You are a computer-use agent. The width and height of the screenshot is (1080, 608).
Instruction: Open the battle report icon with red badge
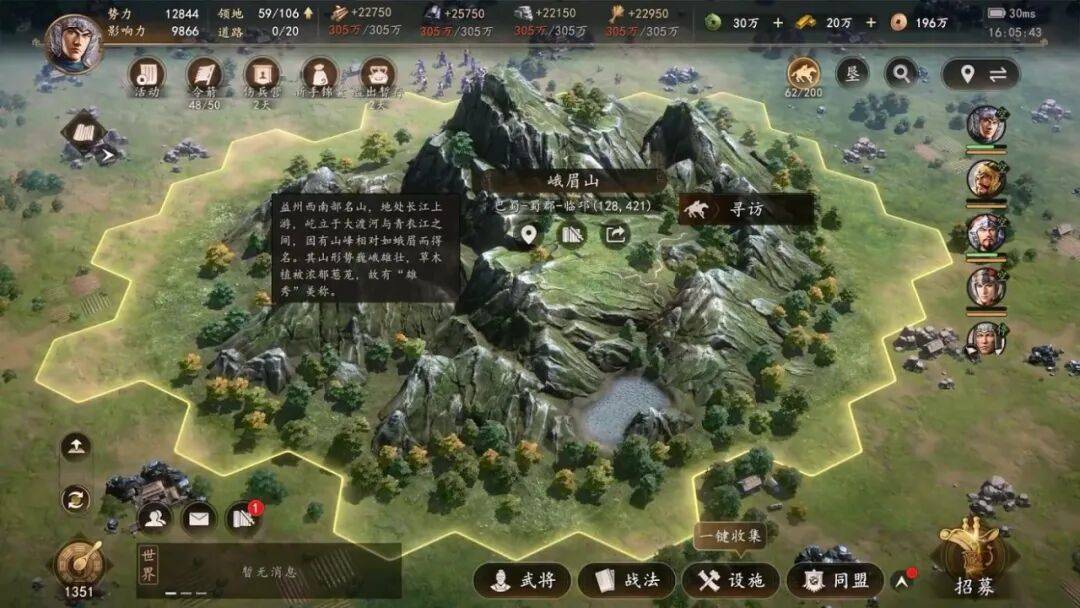[243, 517]
